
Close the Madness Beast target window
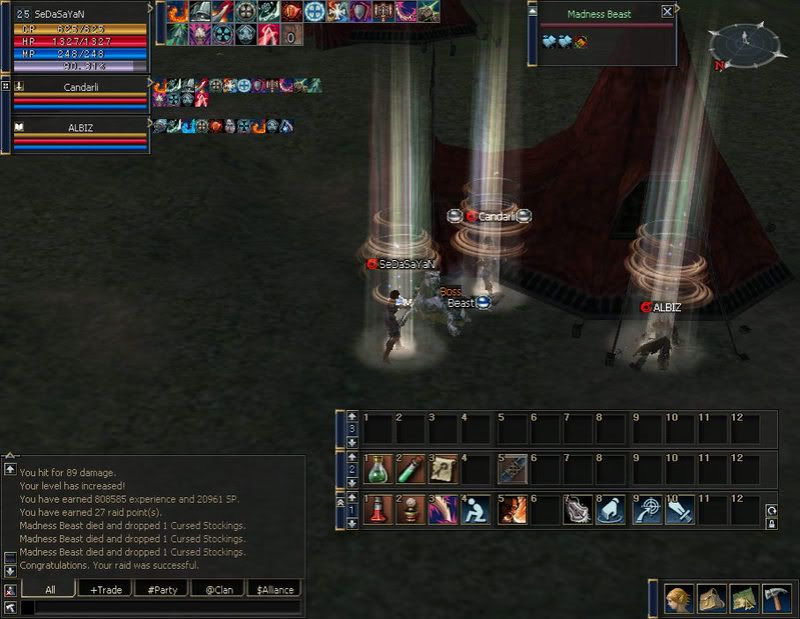tap(667, 12)
